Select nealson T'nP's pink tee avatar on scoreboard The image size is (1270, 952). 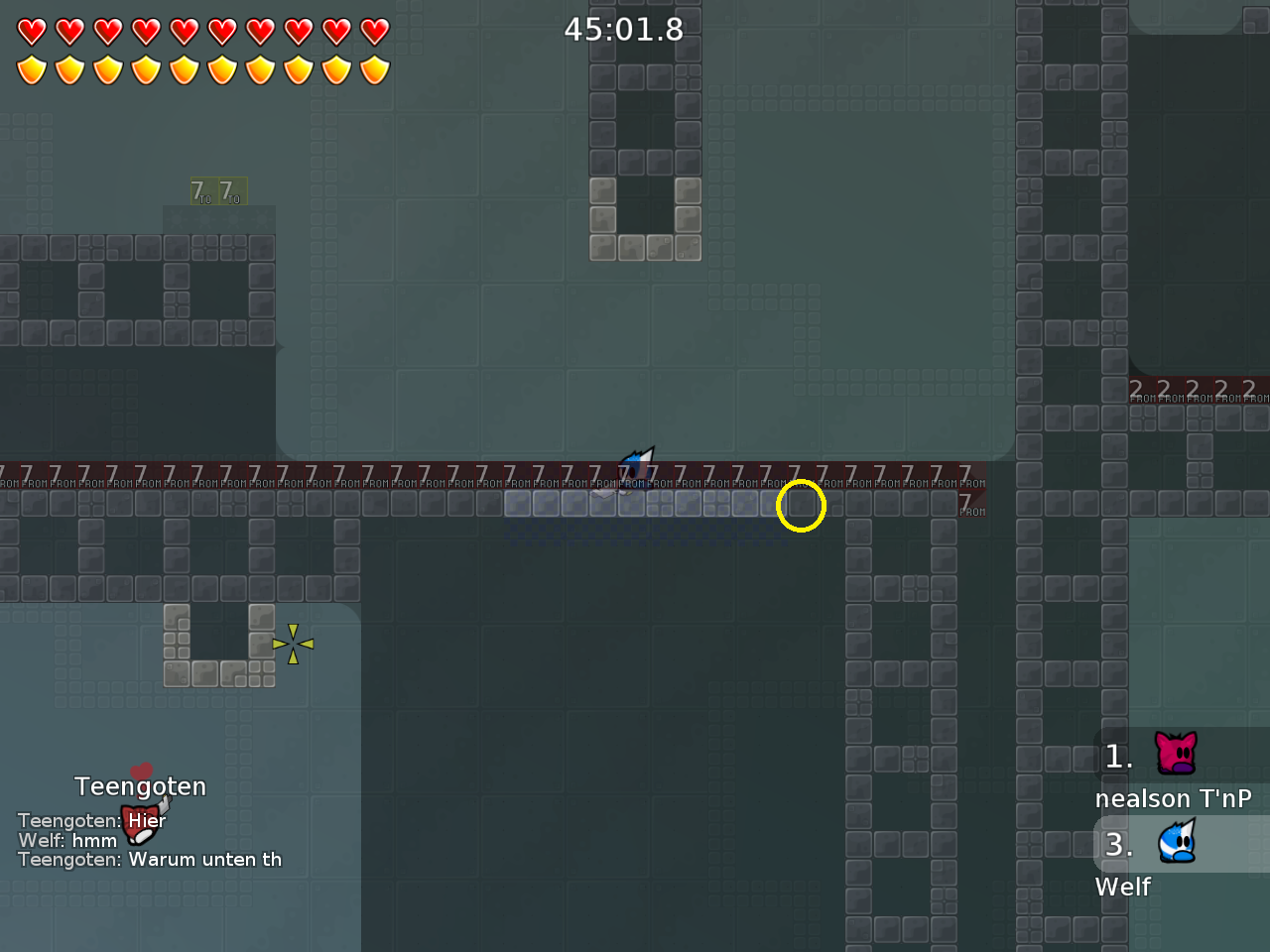pyautogui.click(x=1174, y=754)
